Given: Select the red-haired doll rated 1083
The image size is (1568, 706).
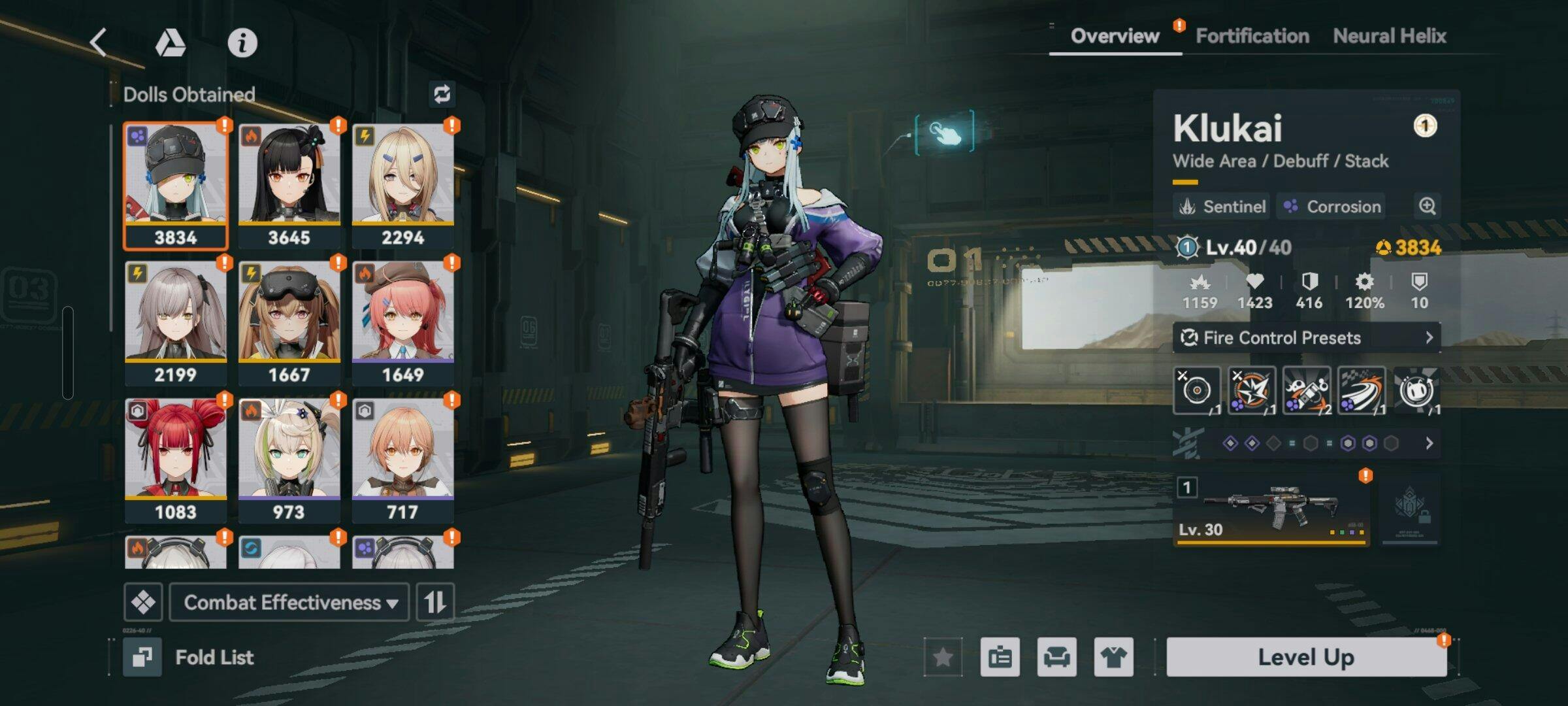Looking at the screenshot, I should [176, 460].
